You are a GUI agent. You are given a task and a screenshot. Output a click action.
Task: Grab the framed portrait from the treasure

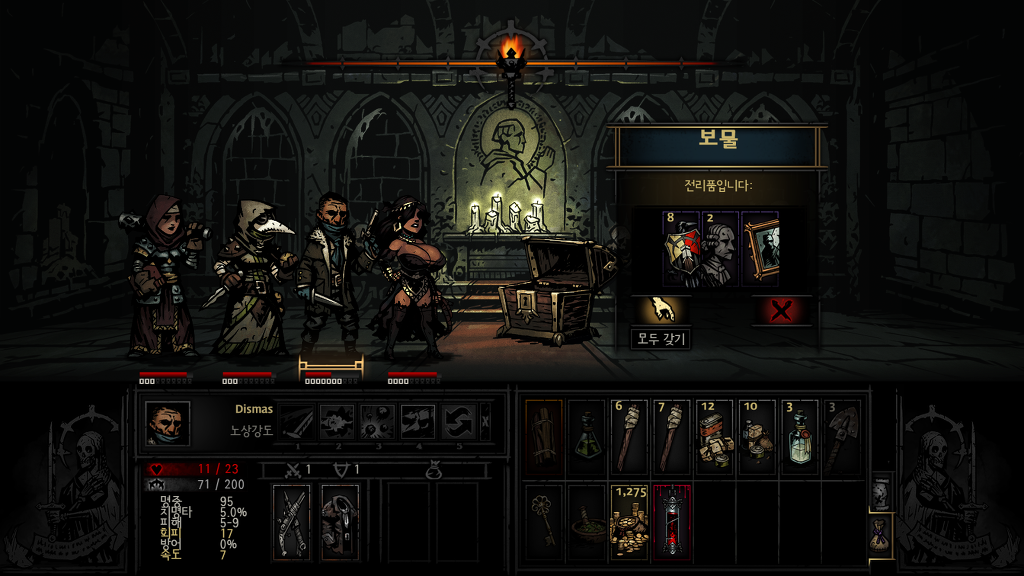(760, 248)
